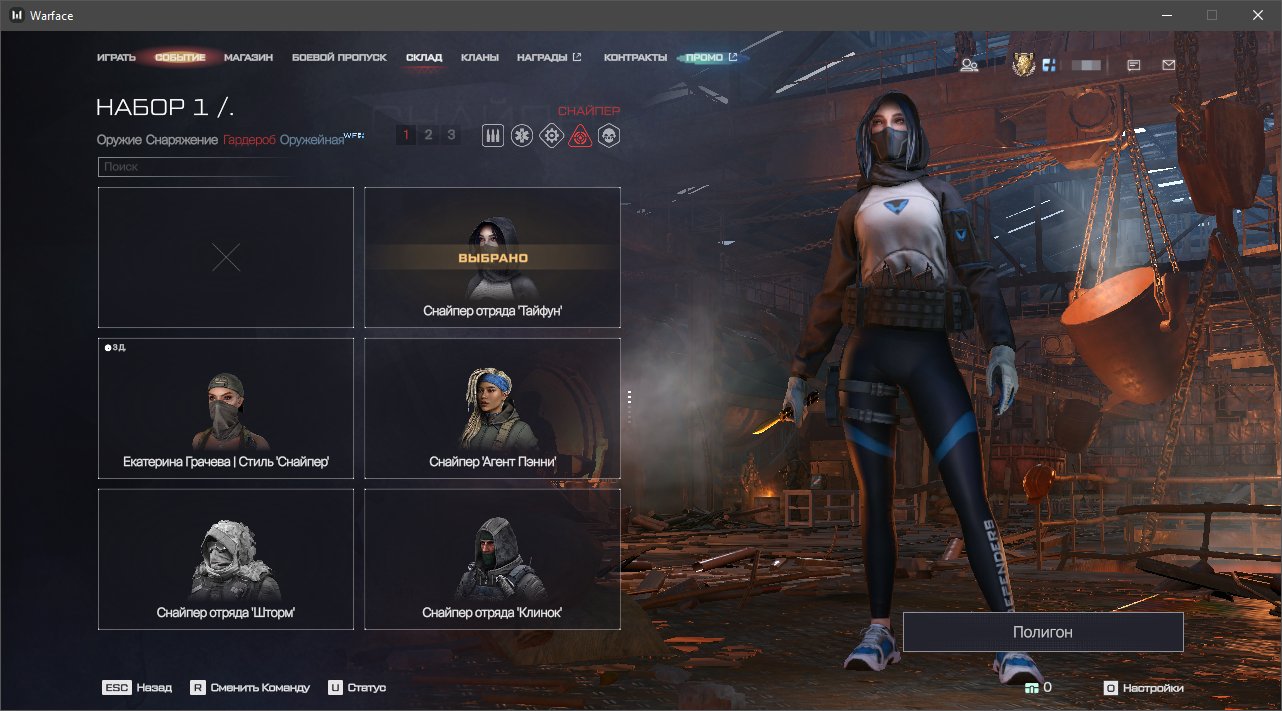Choose the Снайпер 'Агент Пэнни' skin

click(492, 408)
